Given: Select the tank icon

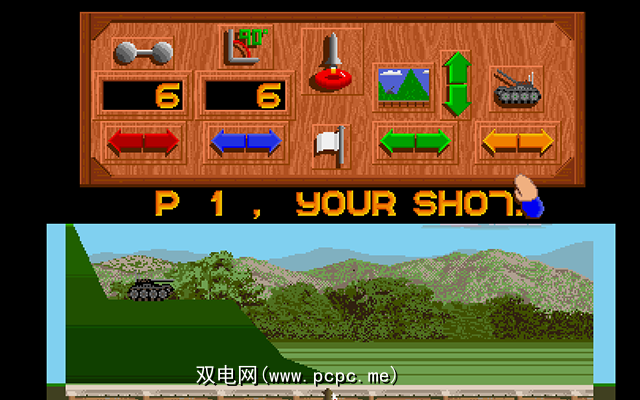Looking at the screenshot, I should tap(516, 89).
